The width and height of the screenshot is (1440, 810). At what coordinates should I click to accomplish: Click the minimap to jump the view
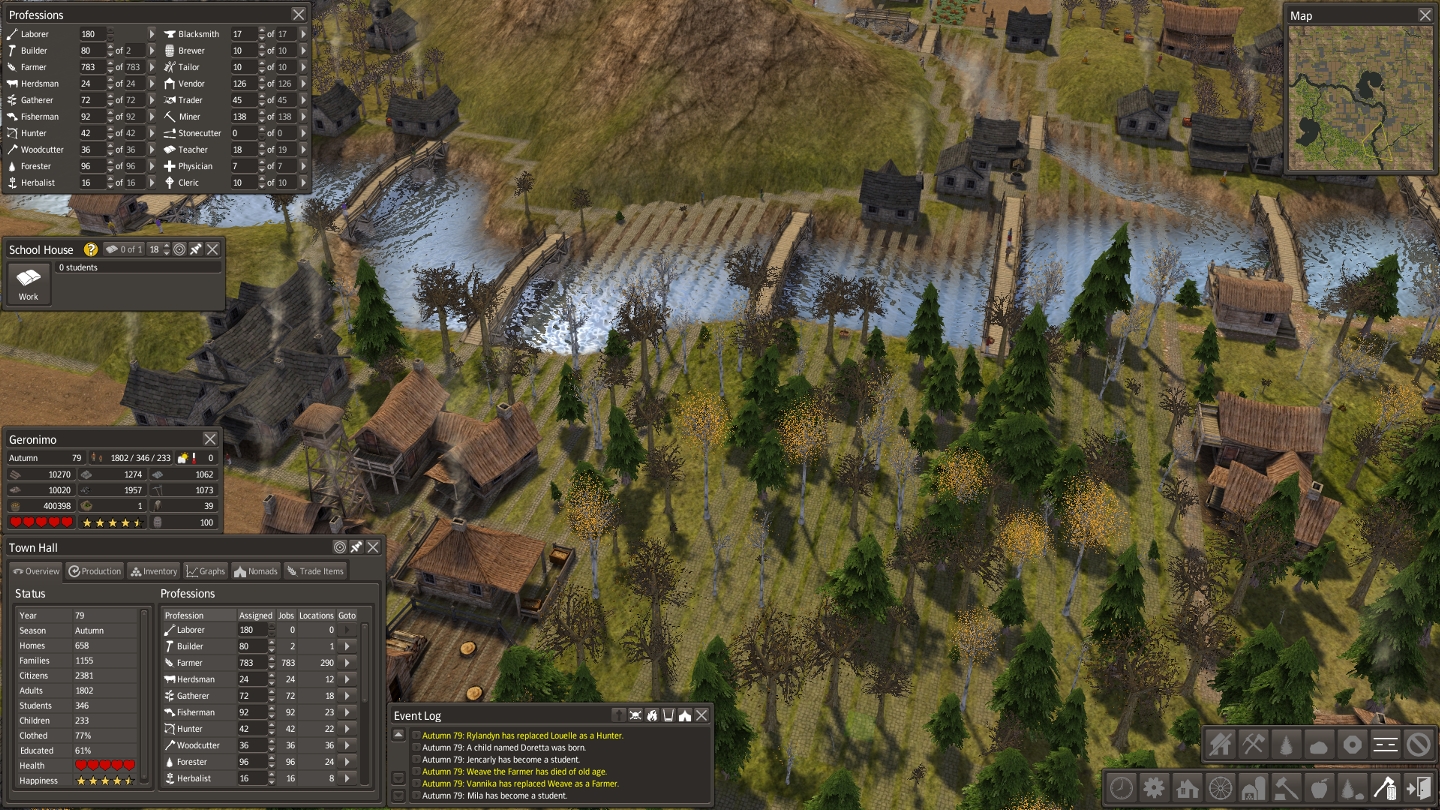1360,98
